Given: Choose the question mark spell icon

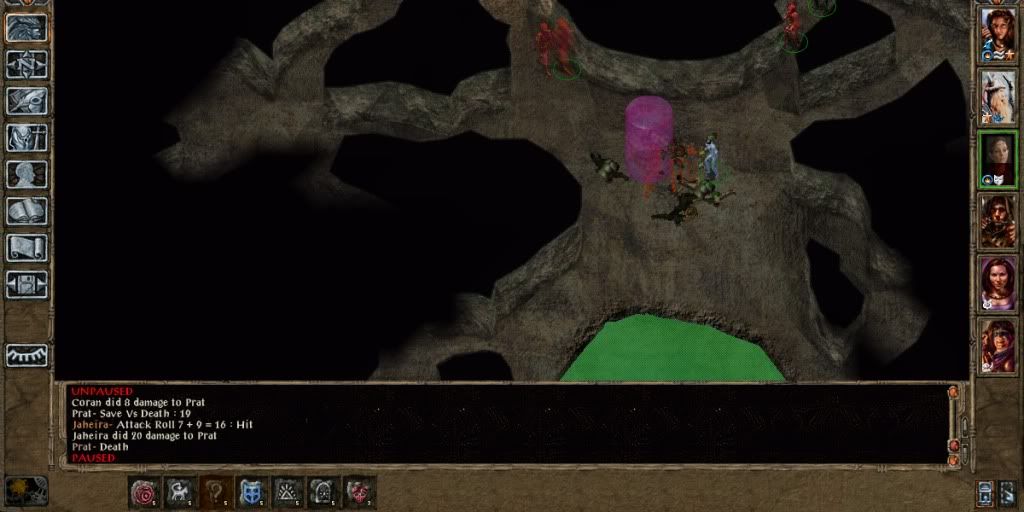Looking at the screenshot, I should (x=216, y=491).
